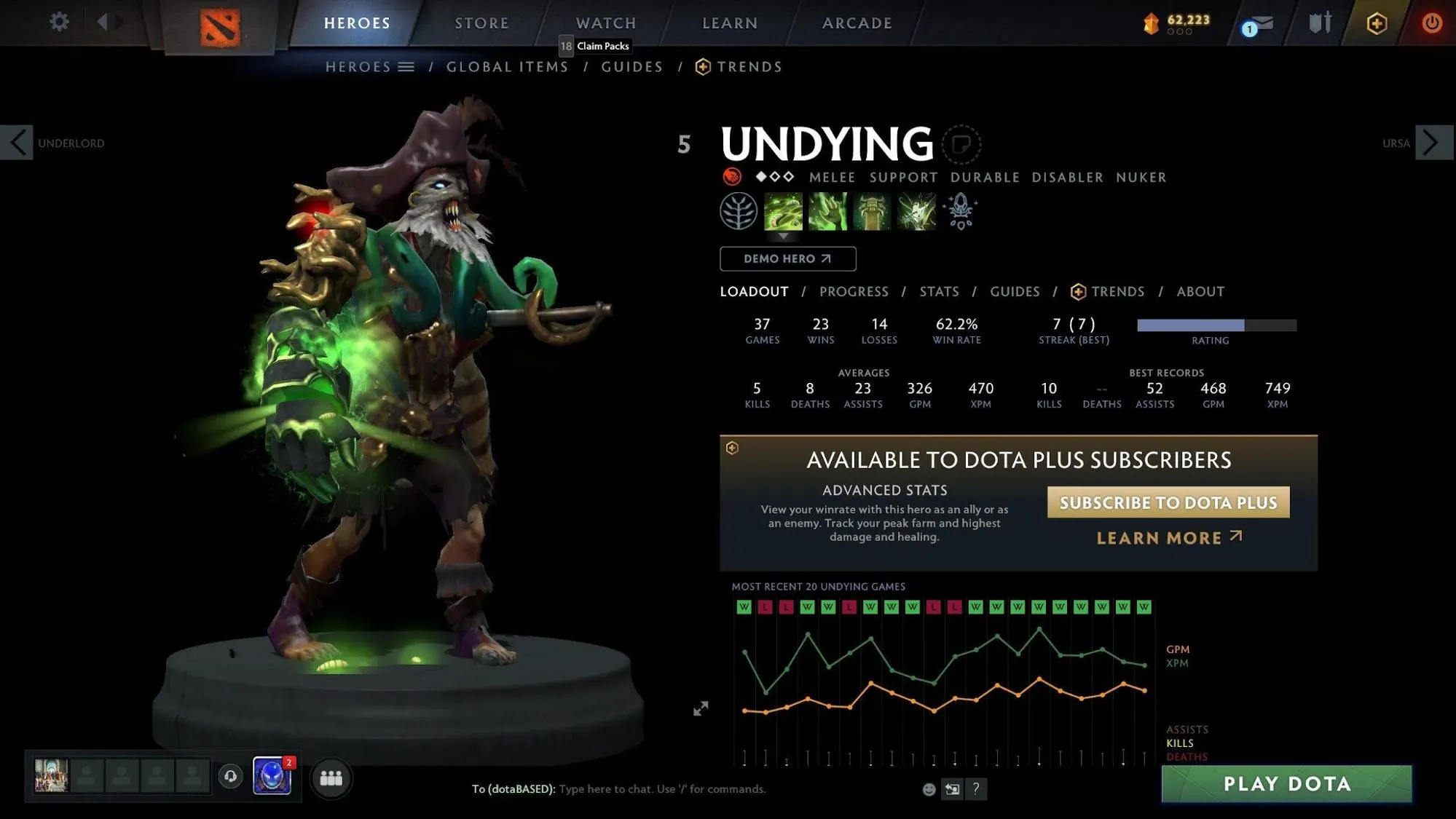1456x819 pixels.
Task: Open the hamburger menu next to HEROES
Action: pyautogui.click(x=406, y=66)
